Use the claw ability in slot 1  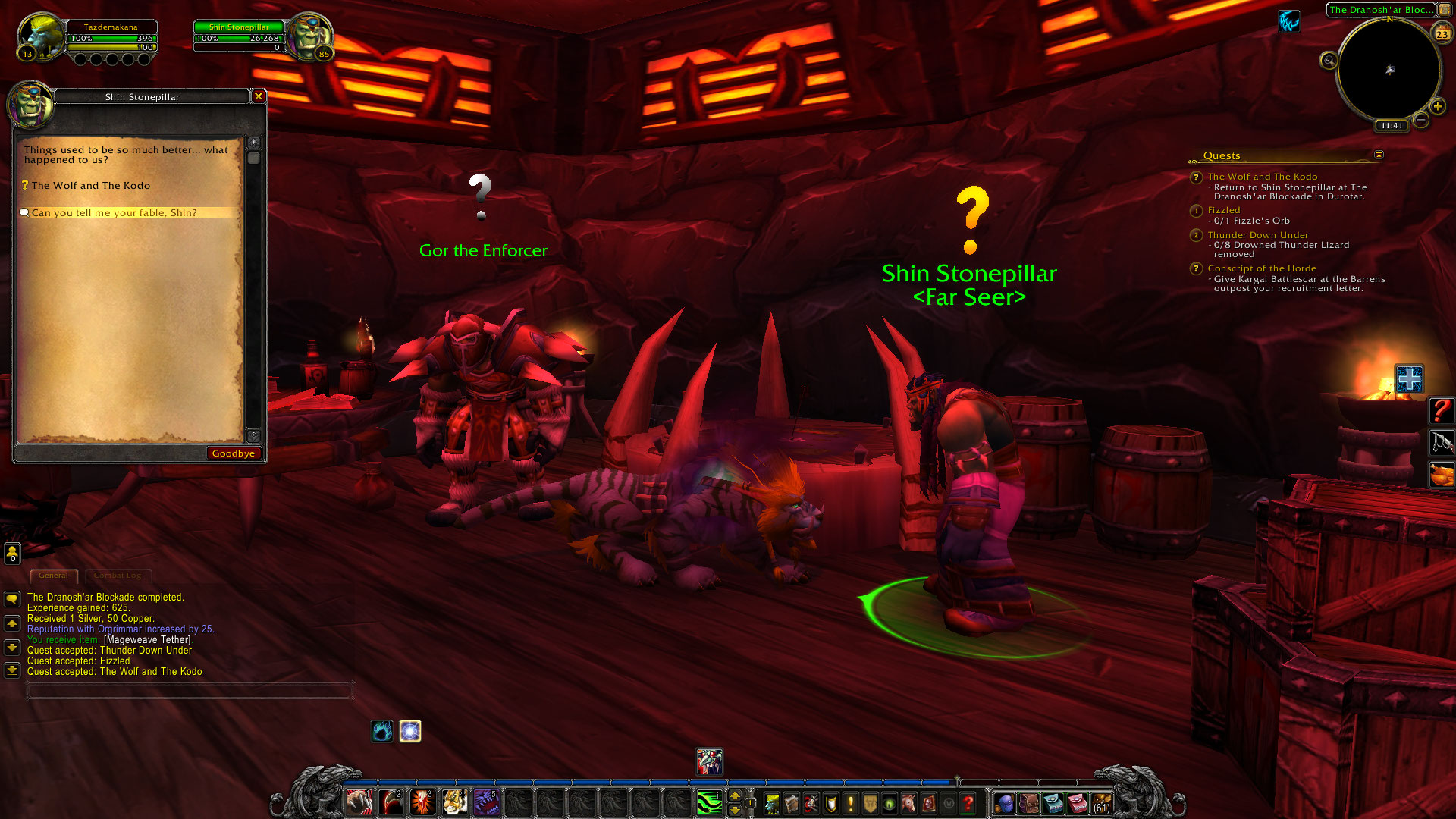tap(359, 802)
